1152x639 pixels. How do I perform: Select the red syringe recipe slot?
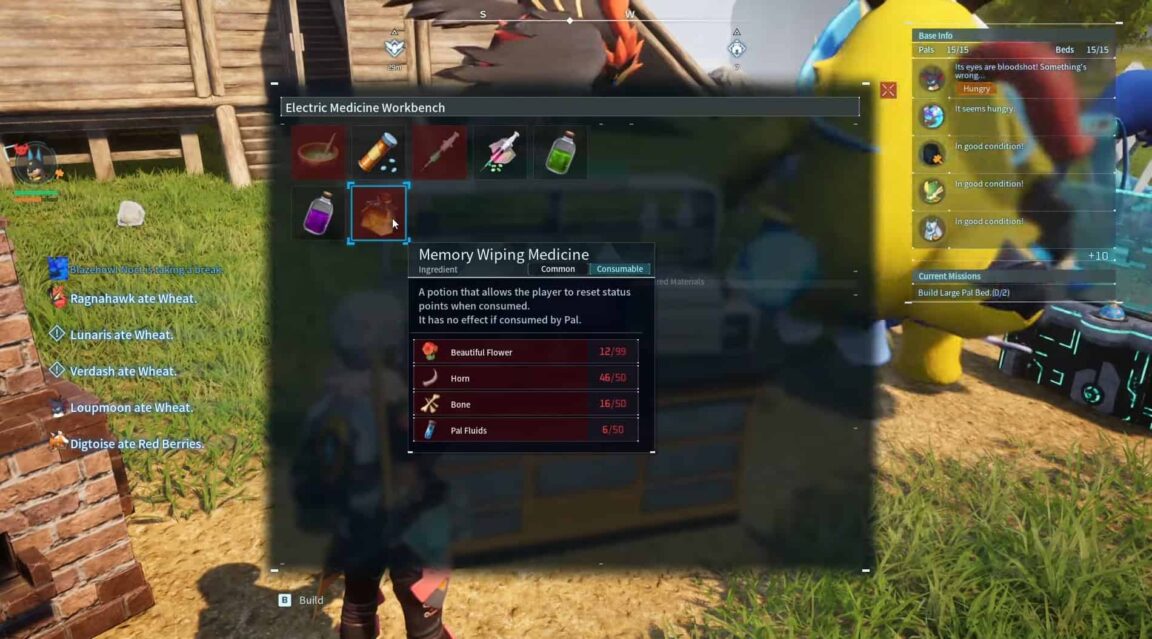click(440, 153)
